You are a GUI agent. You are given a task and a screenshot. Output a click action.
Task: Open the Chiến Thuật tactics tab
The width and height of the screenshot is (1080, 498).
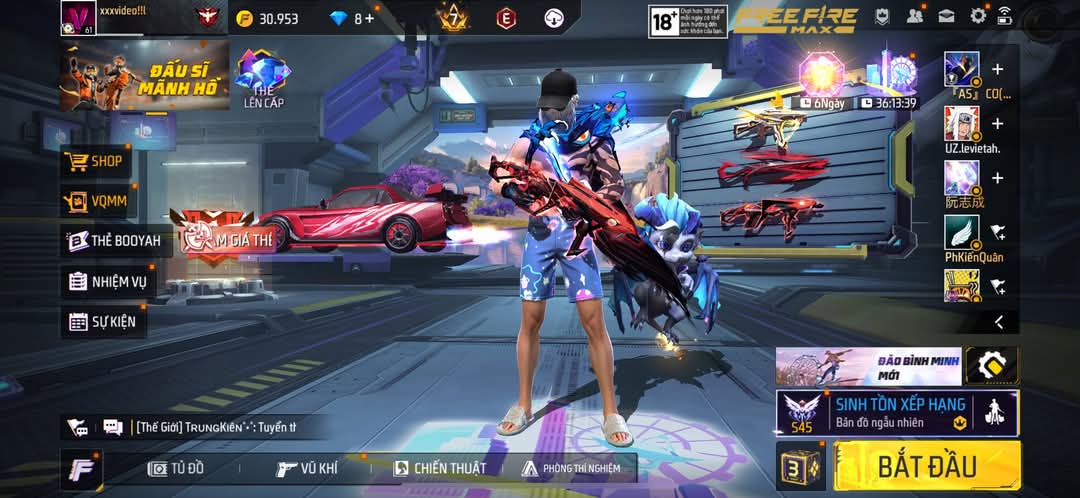[x=440, y=468]
